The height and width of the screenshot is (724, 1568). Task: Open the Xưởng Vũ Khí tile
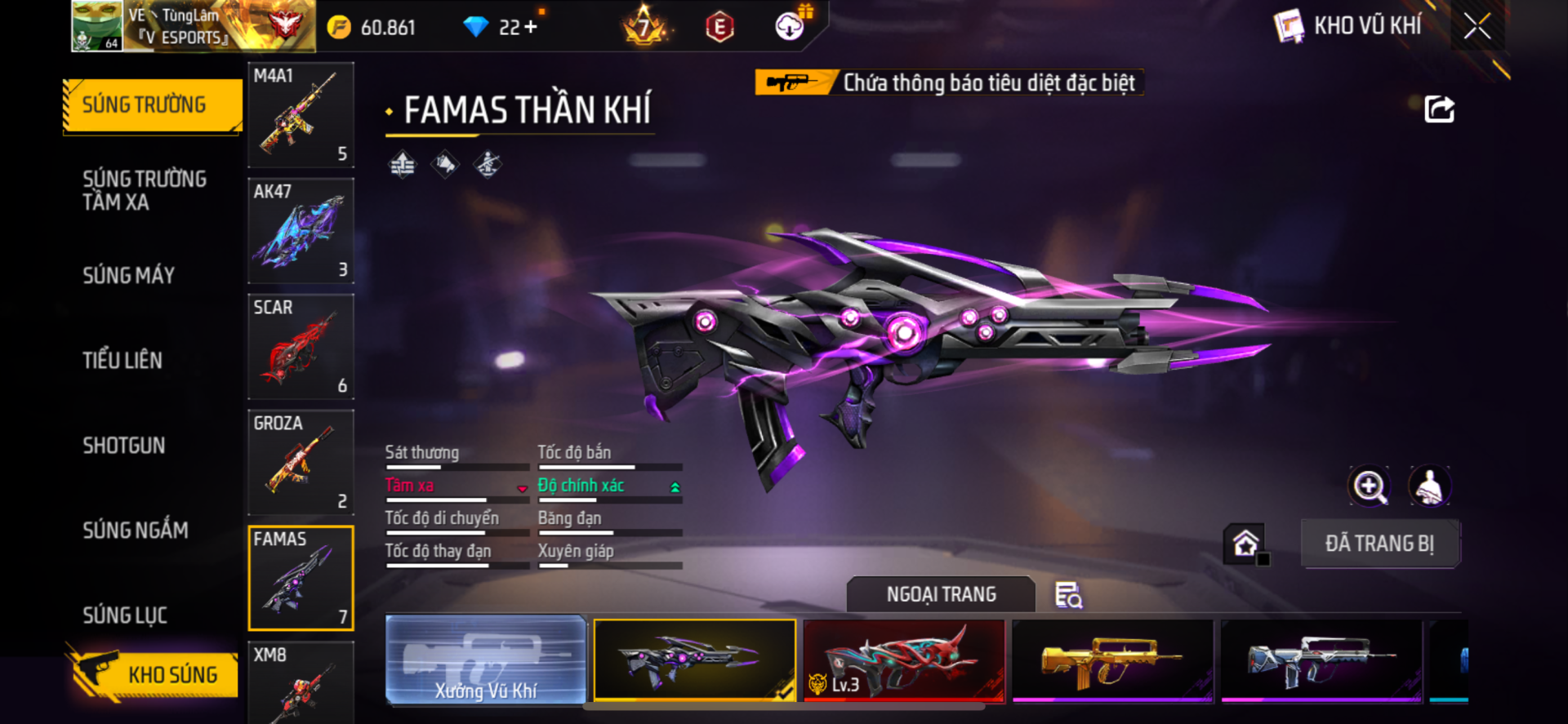[x=486, y=660]
